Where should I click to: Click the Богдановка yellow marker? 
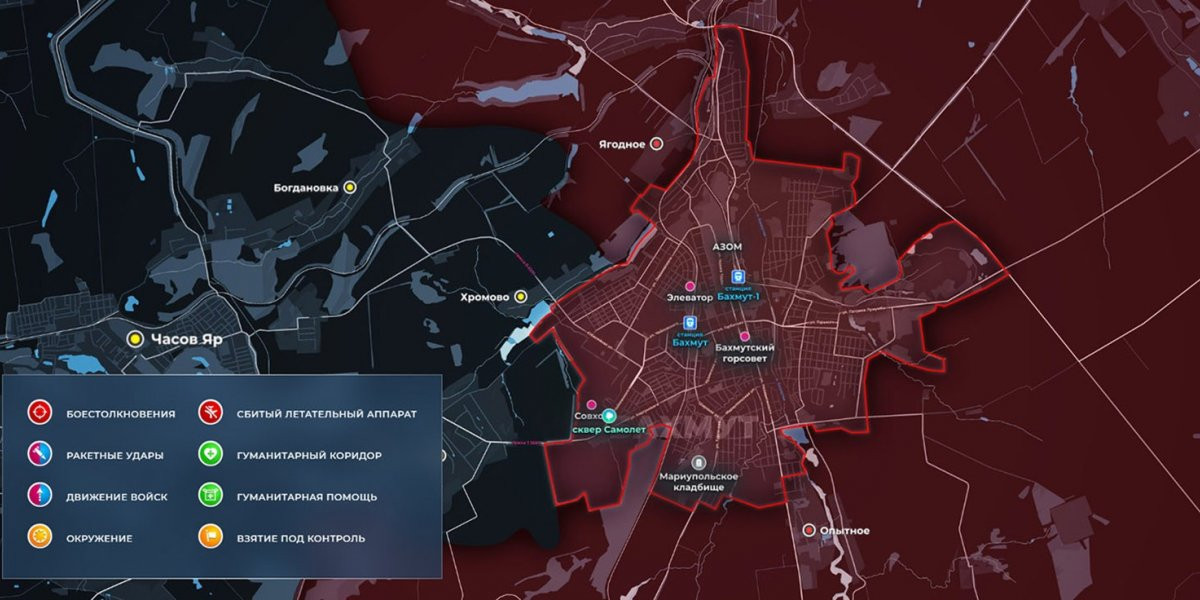350,187
